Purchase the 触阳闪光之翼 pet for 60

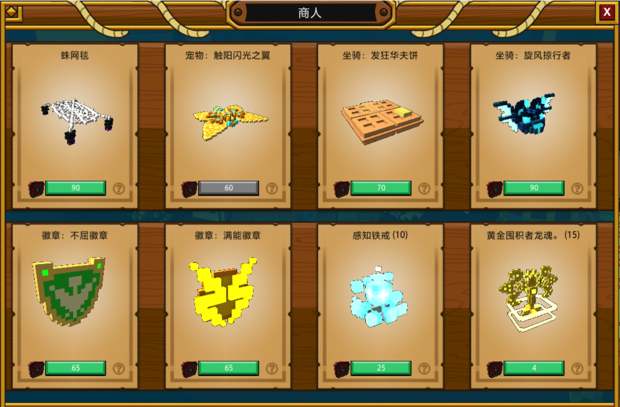pyautogui.click(x=228, y=188)
